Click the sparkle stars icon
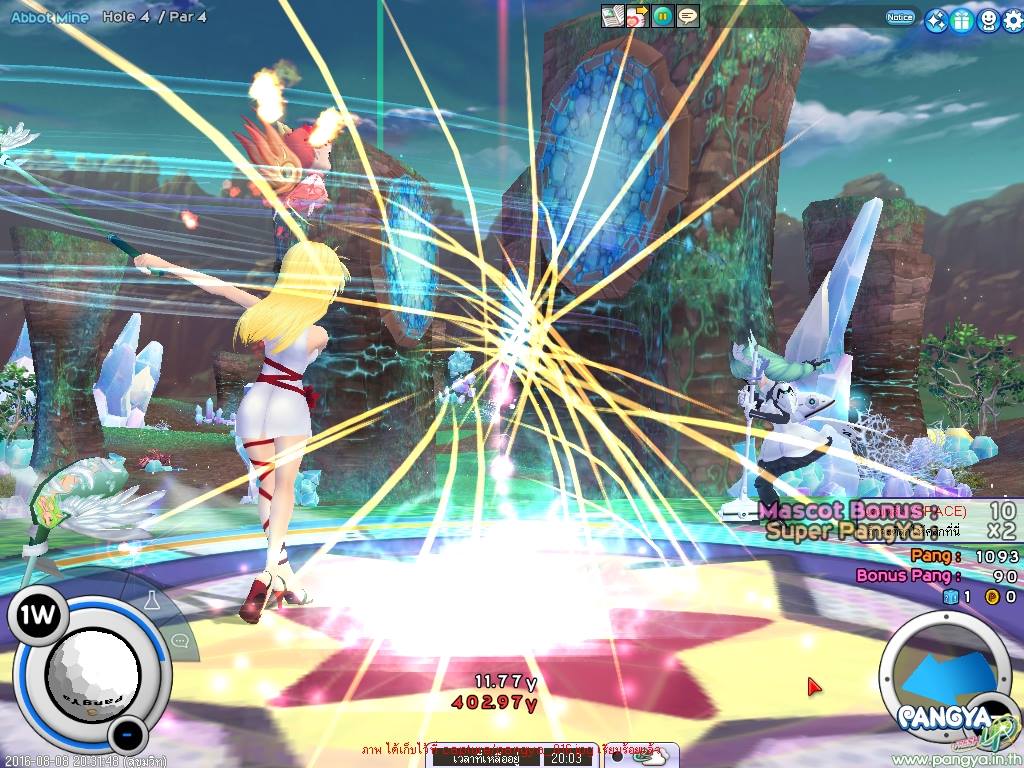 coord(935,19)
